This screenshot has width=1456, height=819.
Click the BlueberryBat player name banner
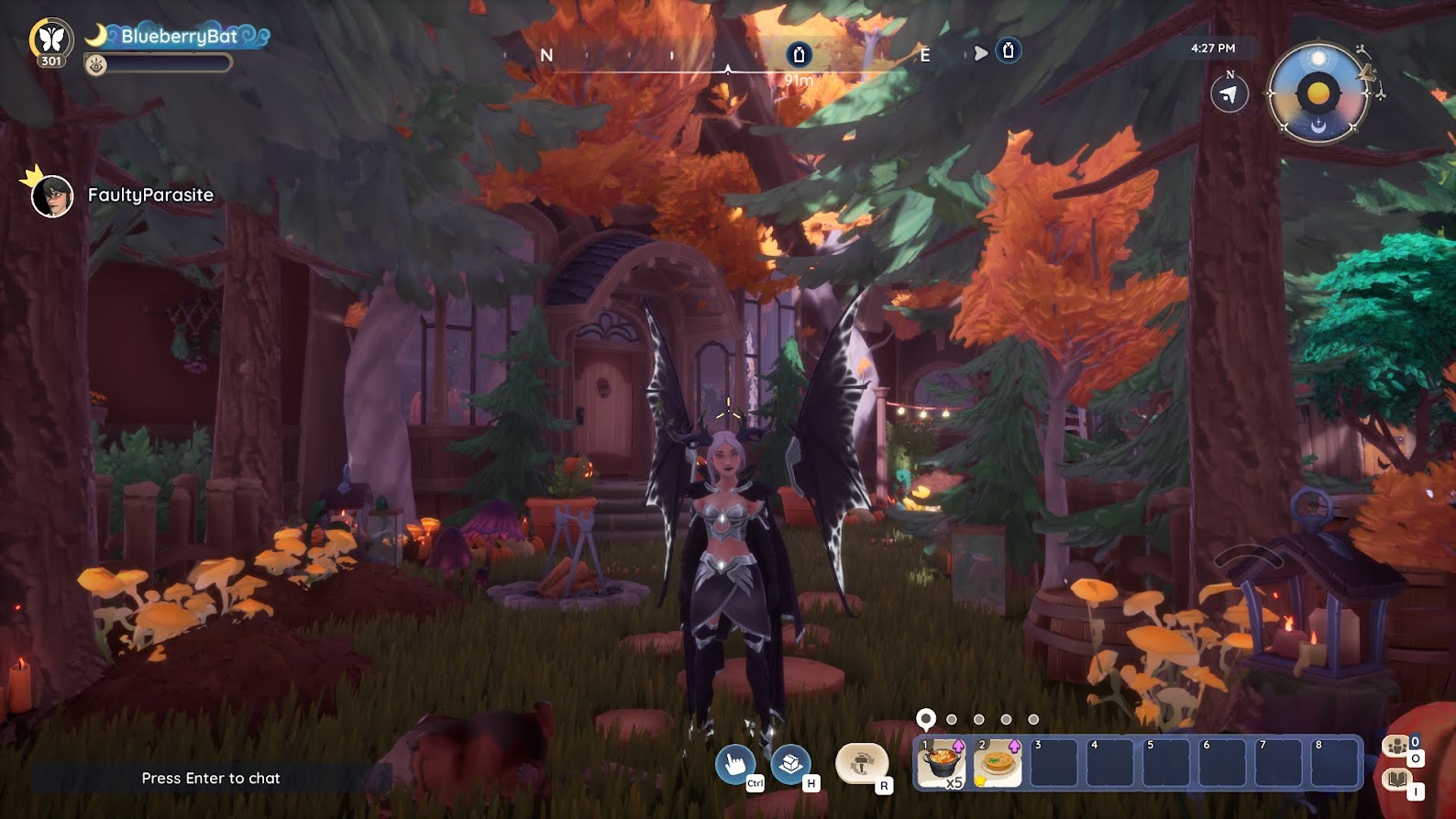(x=179, y=37)
